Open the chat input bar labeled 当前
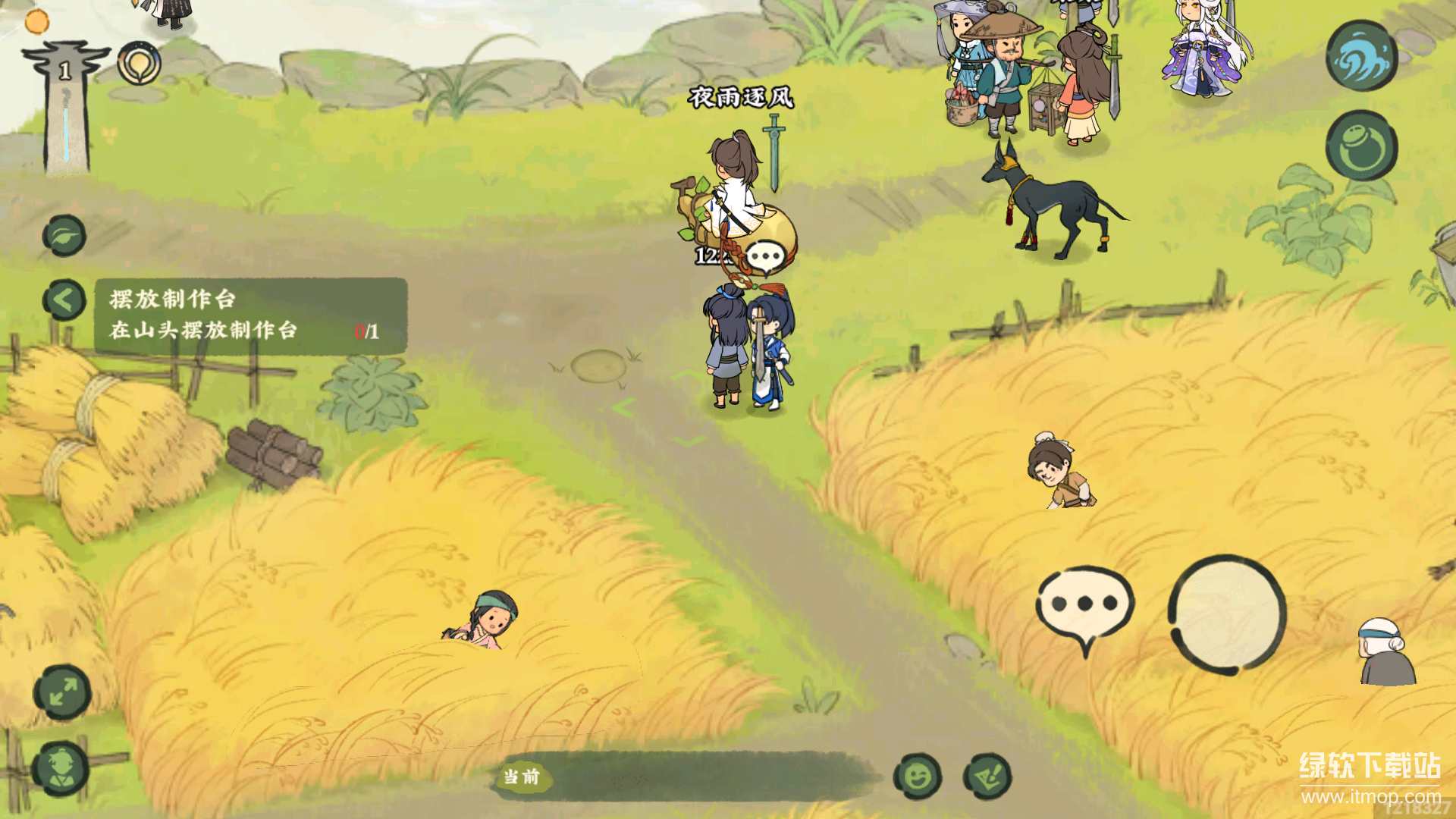The height and width of the screenshot is (819, 1456). point(682,777)
